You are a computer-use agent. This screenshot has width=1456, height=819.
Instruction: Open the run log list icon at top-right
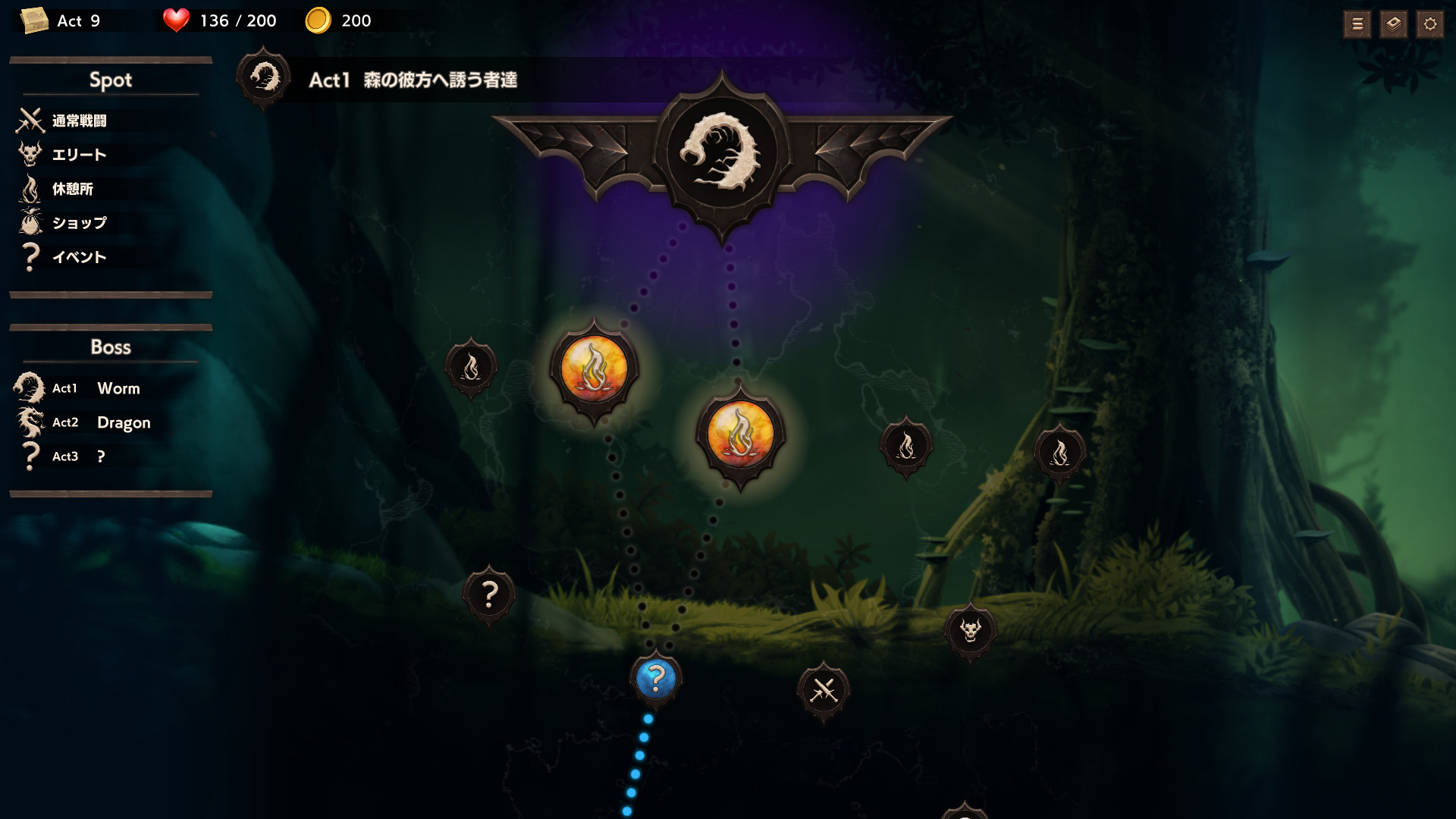point(1358,24)
